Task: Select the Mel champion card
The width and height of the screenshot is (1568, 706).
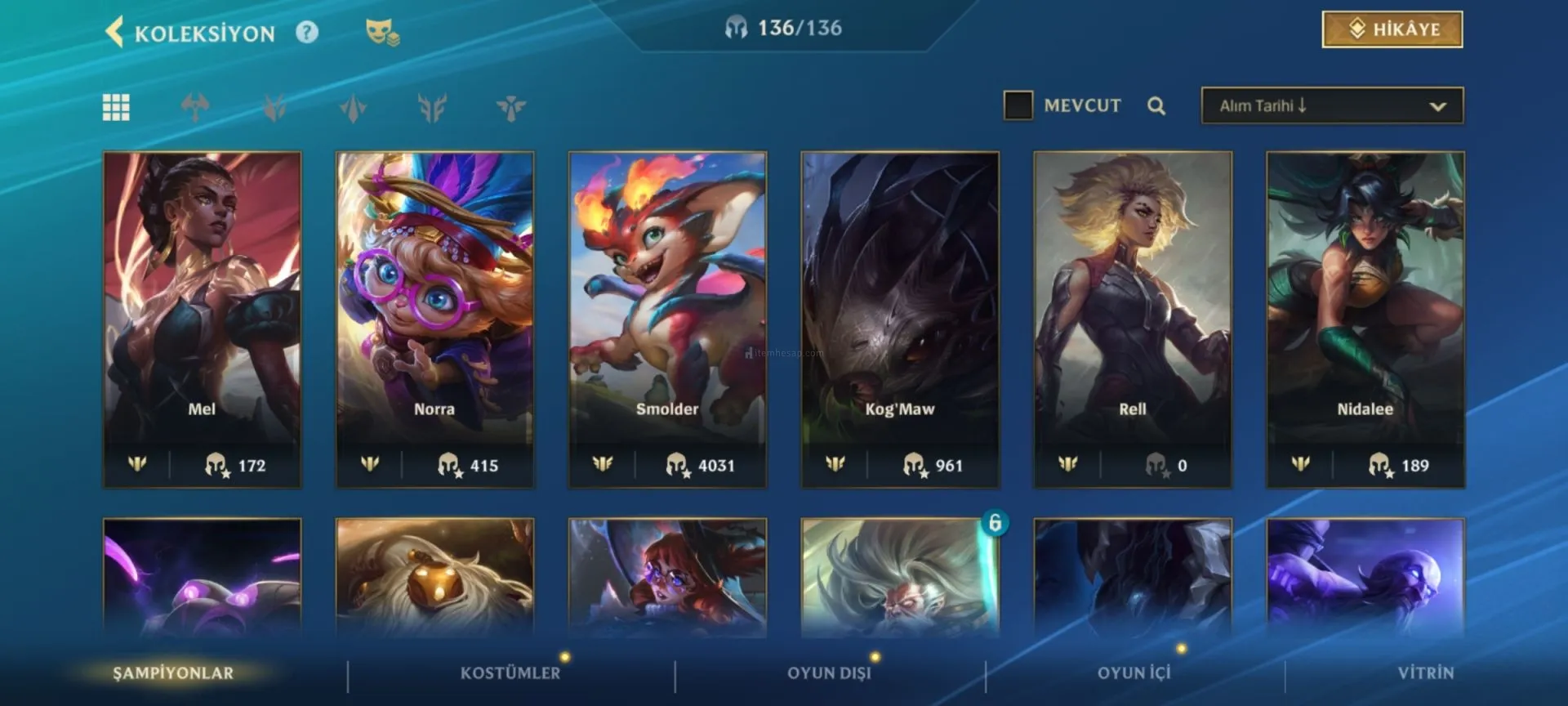Action: pyautogui.click(x=203, y=319)
